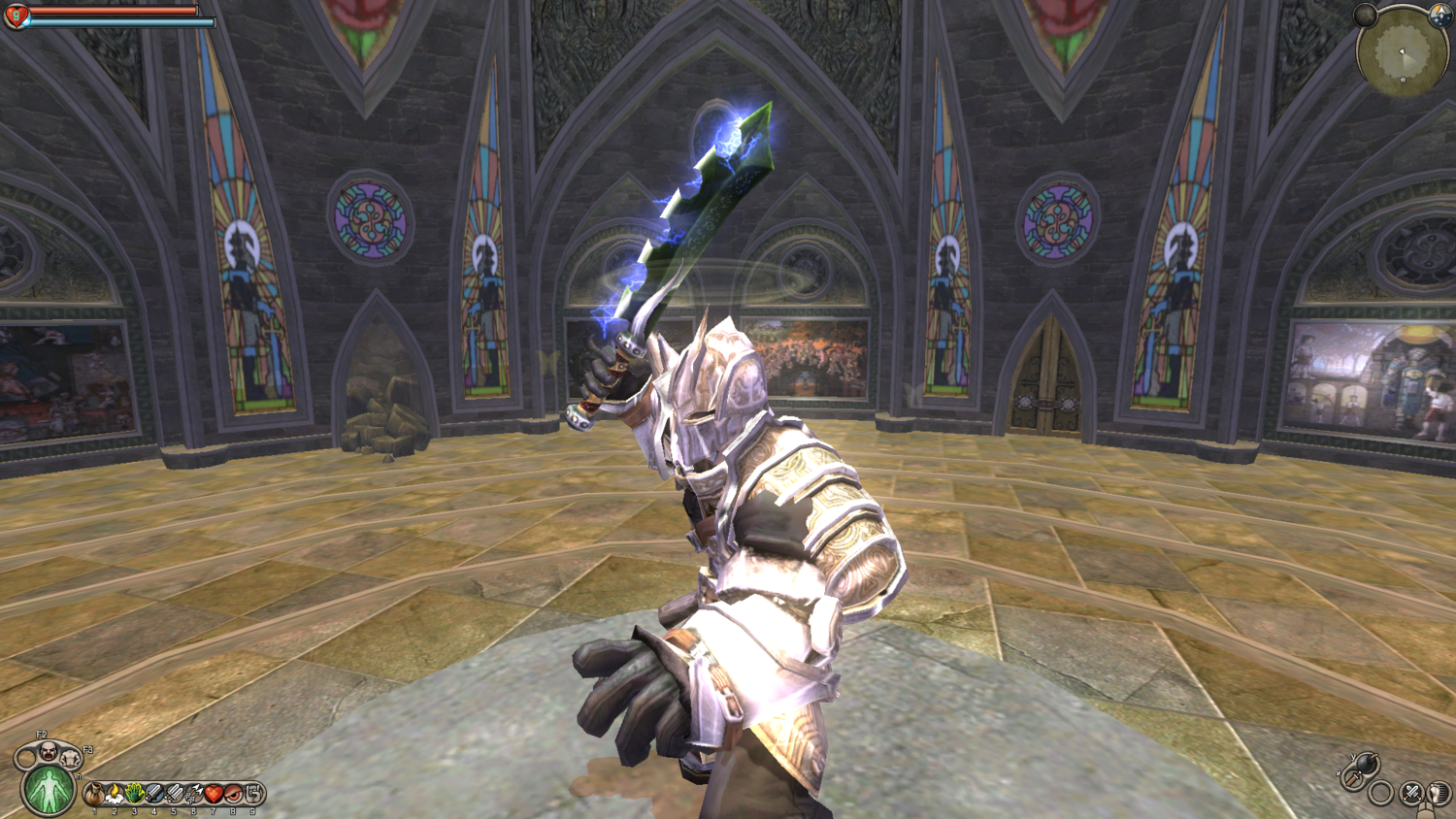Use the red heart heal icon
The width and height of the screenshot is (1456, 819).
point(214,795)
